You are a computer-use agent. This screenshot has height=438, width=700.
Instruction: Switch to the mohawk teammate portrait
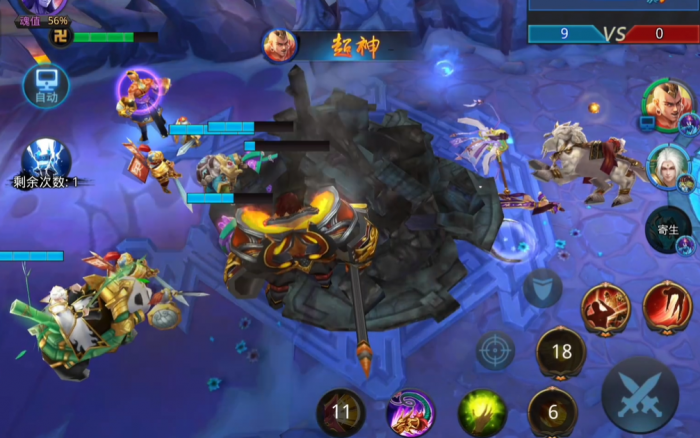tap(667, 103)
